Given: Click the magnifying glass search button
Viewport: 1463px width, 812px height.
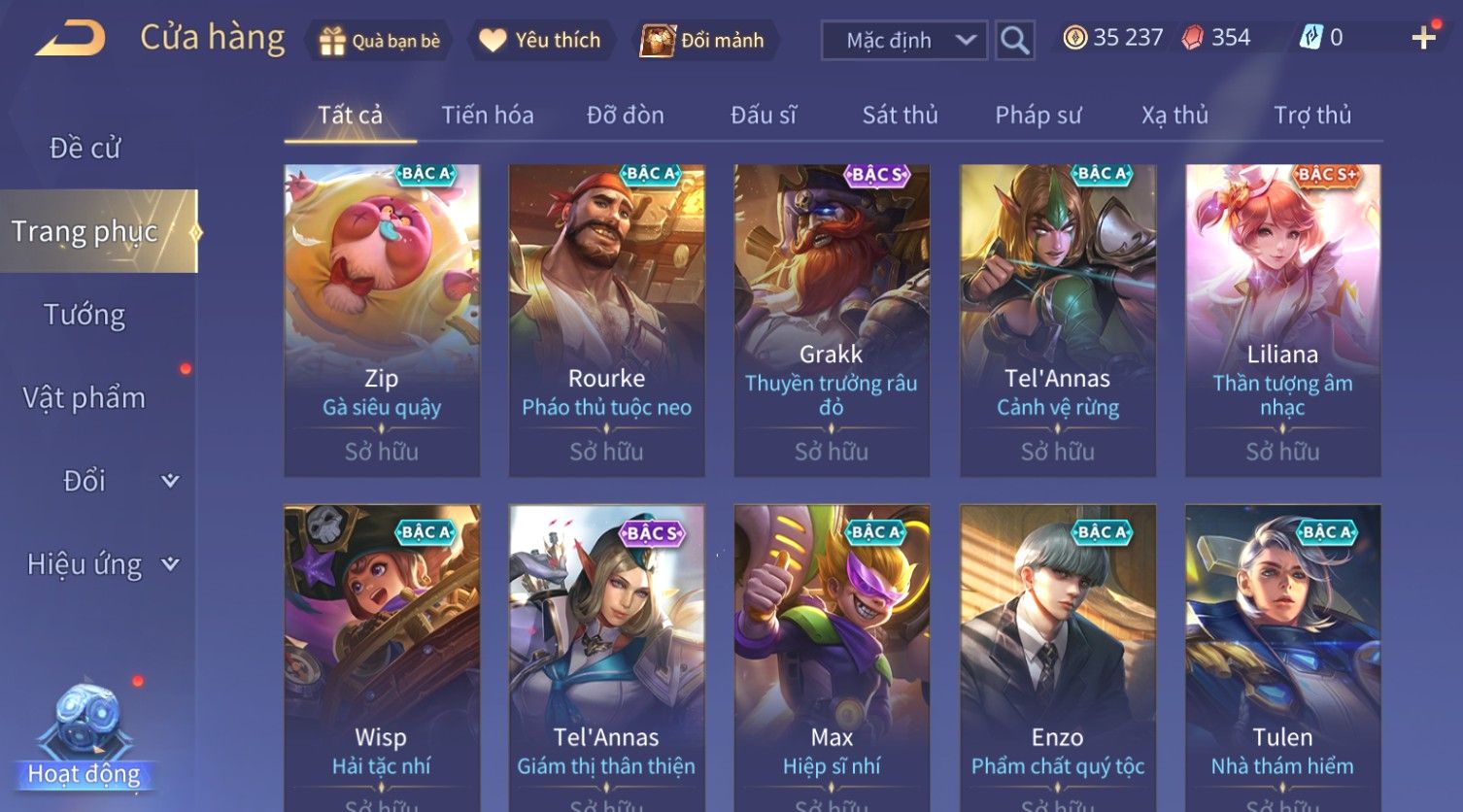Looking at the screenshot, I should (1014, 41).
